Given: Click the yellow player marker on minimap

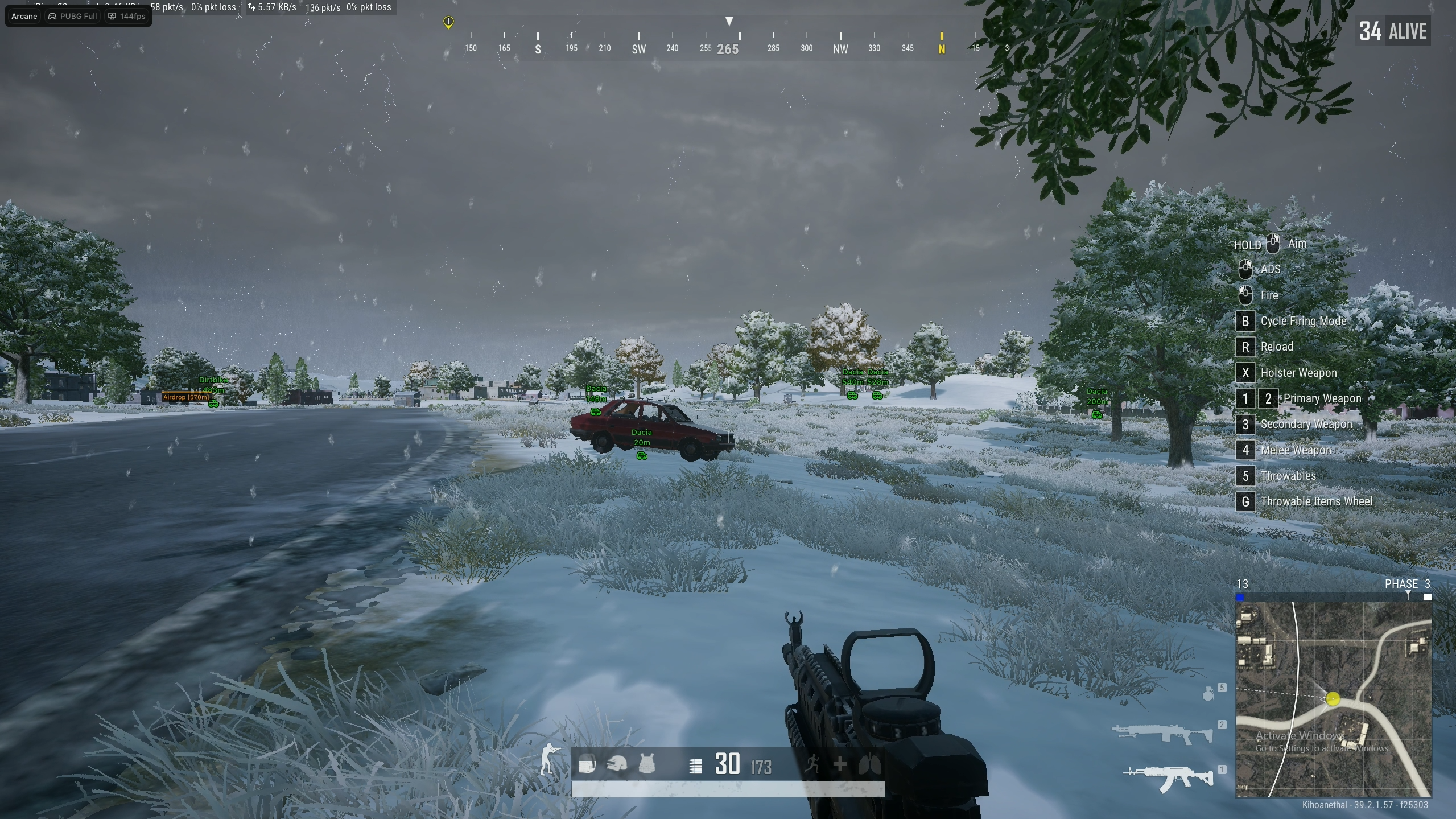Looking at the screenshot, I should tap(1333, 698).
